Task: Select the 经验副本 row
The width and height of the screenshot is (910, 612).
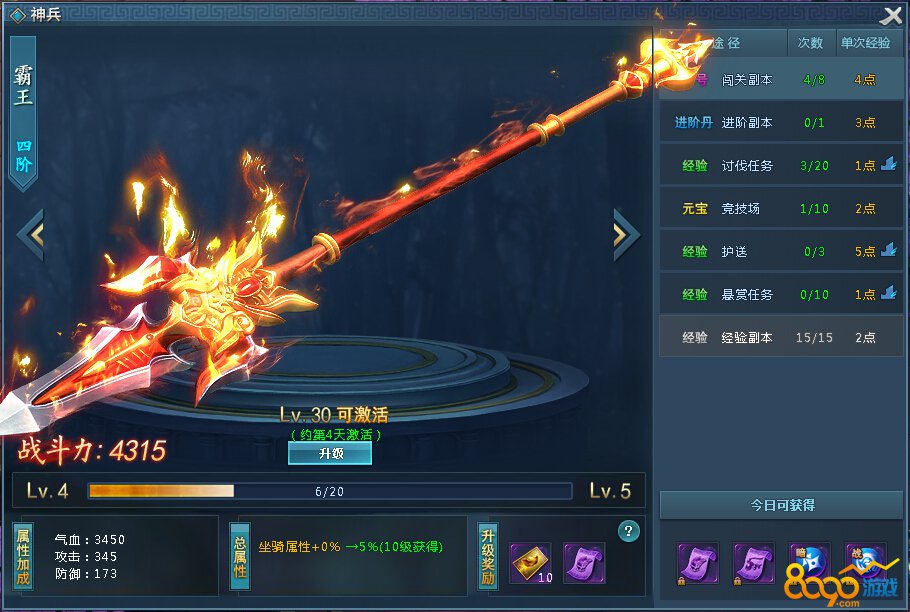Action: pos(781,338)
